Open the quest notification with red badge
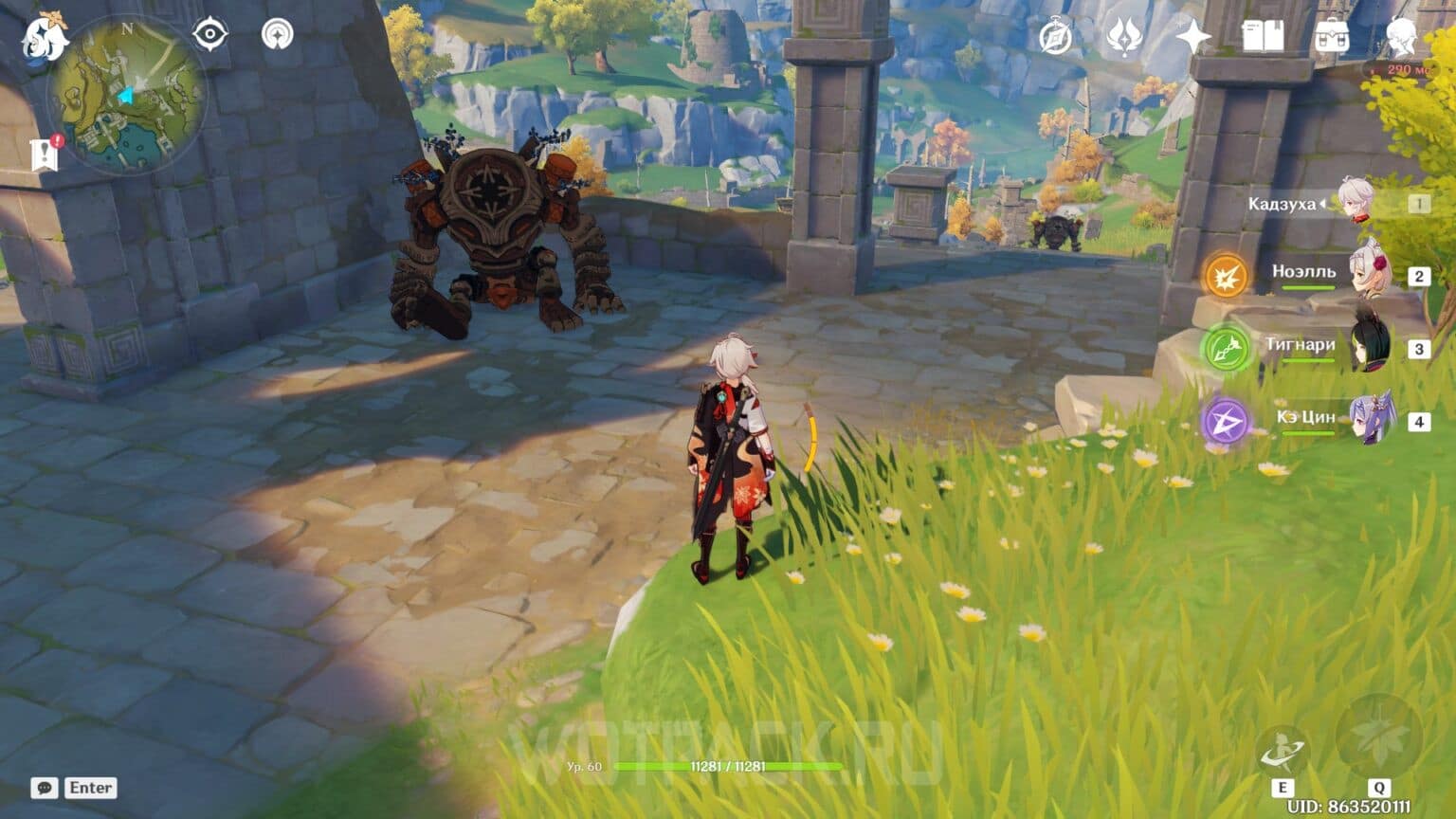This screenshot has height=819, width=1456. pos(43,152)
